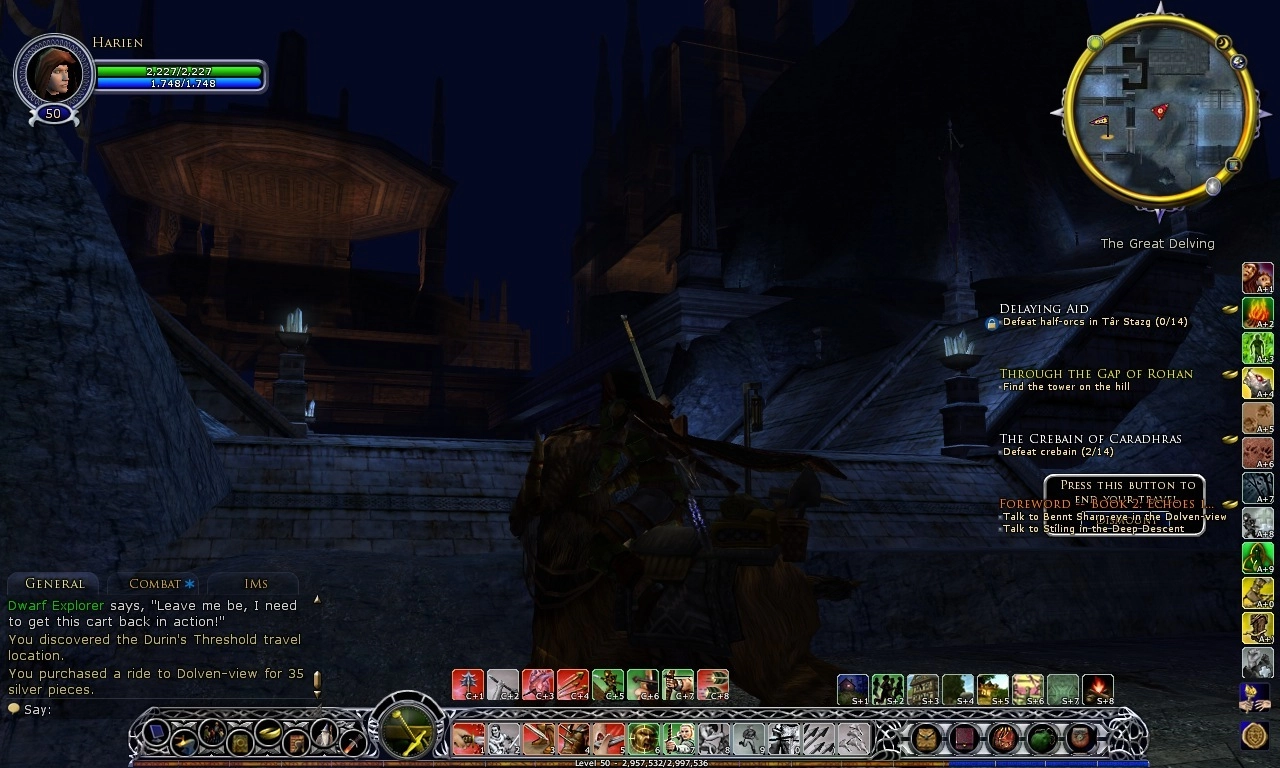Use the campfire skill in slot S+8
Screen dimensions: 1280x768
[1097, 688]
